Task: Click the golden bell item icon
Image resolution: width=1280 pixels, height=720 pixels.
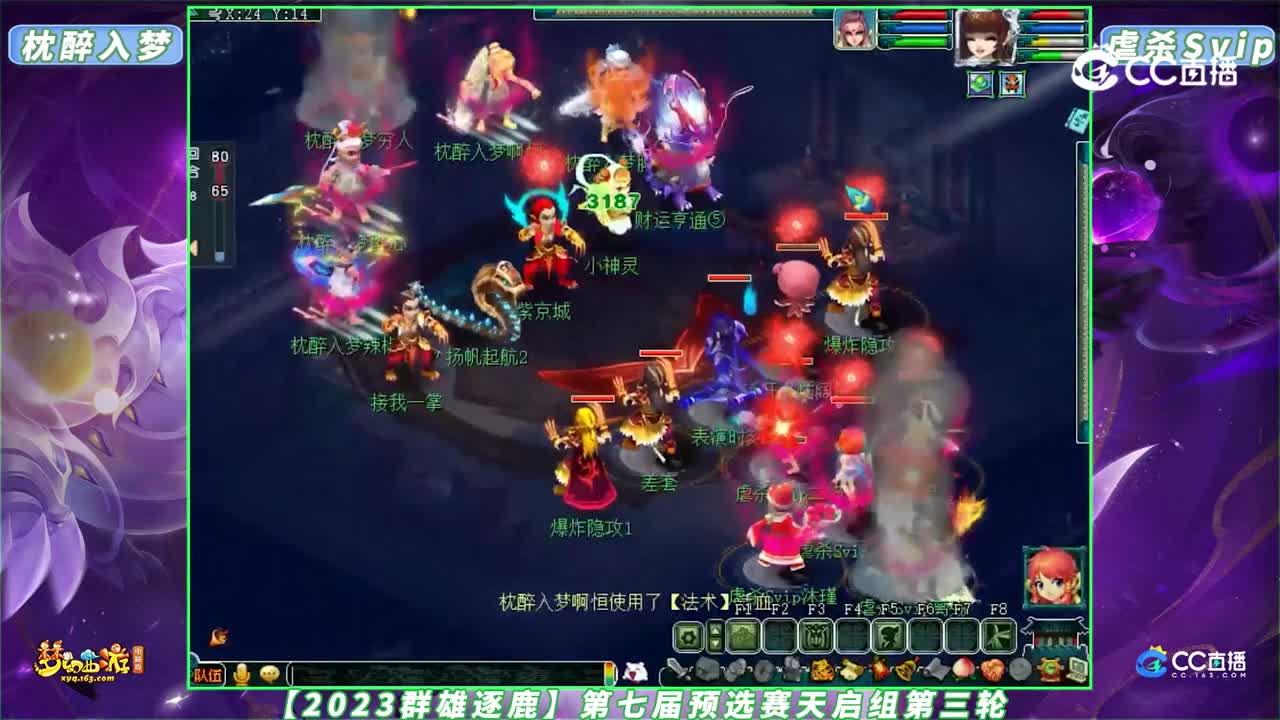Action: [905, 668]
